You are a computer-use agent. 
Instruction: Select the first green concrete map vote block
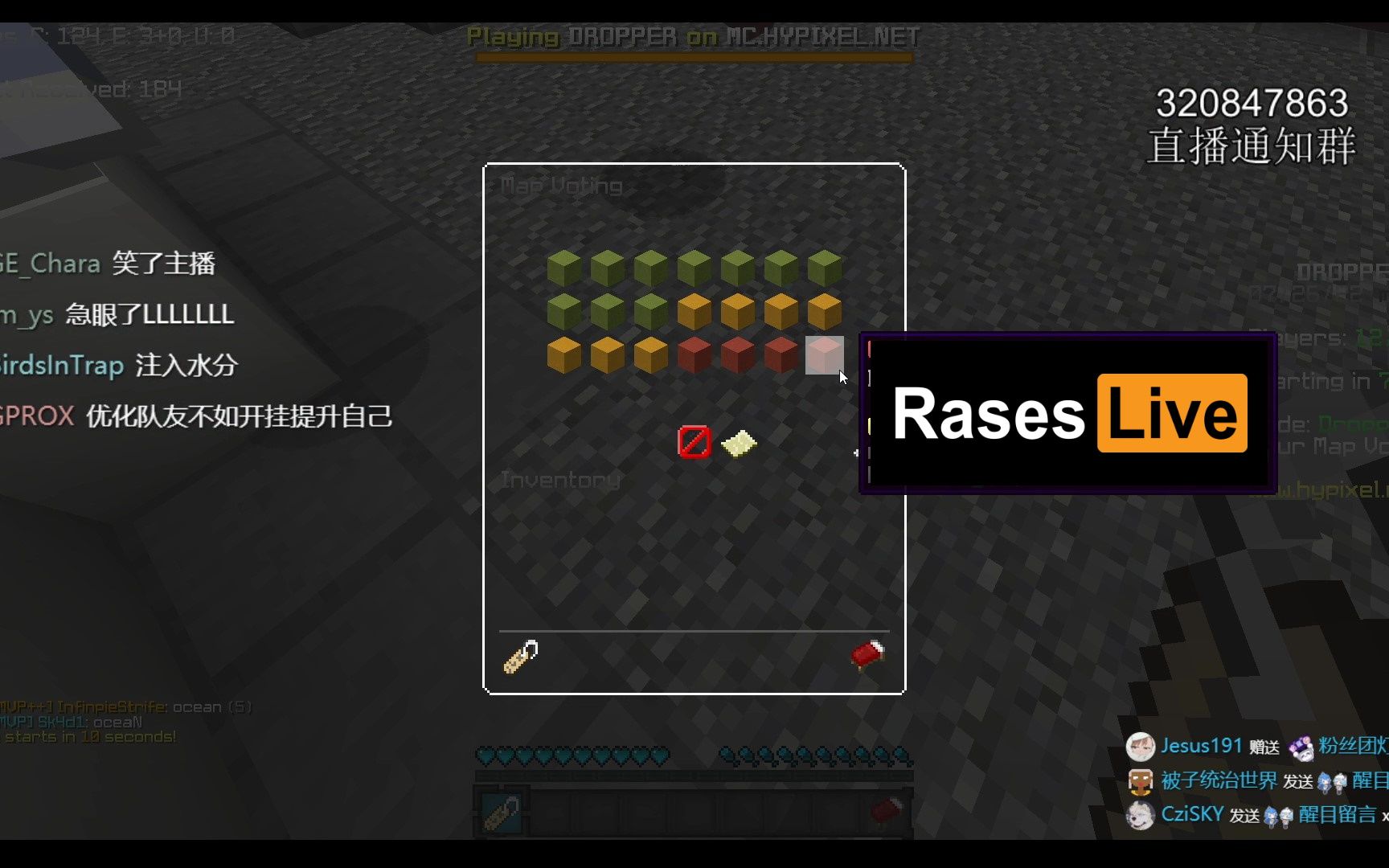pos(563,268)
